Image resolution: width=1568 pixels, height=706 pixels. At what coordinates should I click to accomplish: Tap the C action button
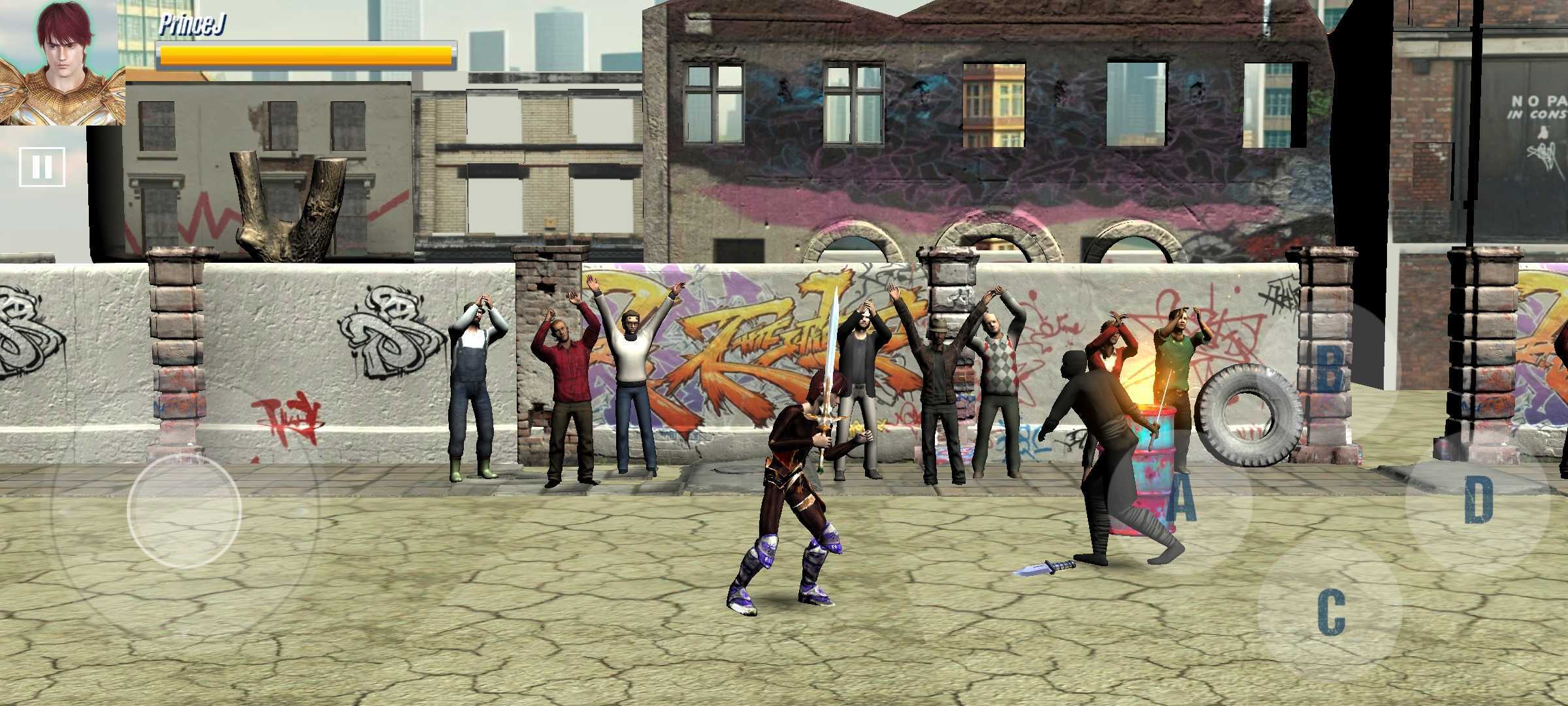(x=1330, y=613)
